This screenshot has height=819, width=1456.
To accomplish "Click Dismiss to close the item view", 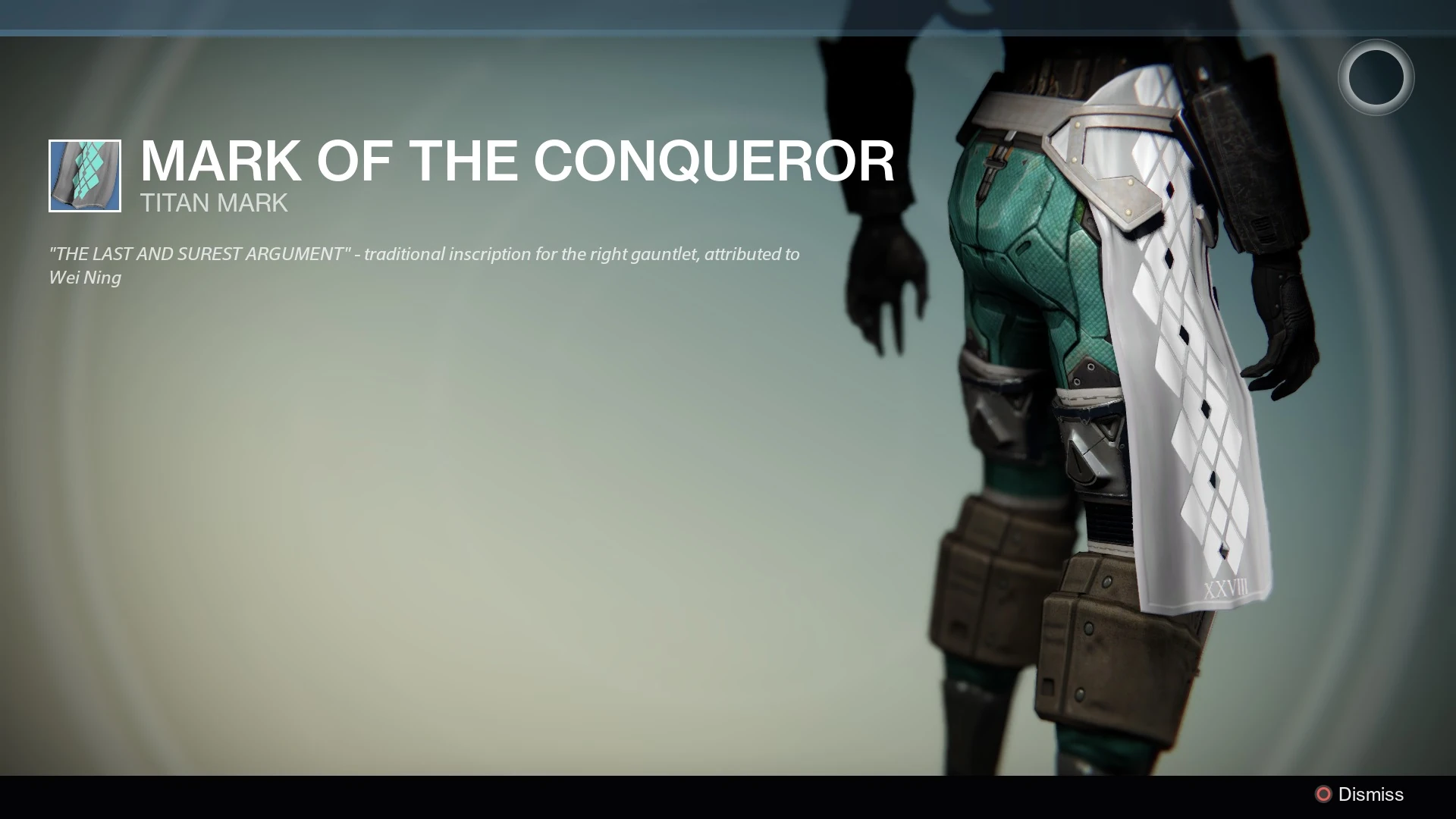I will 1371,794.
